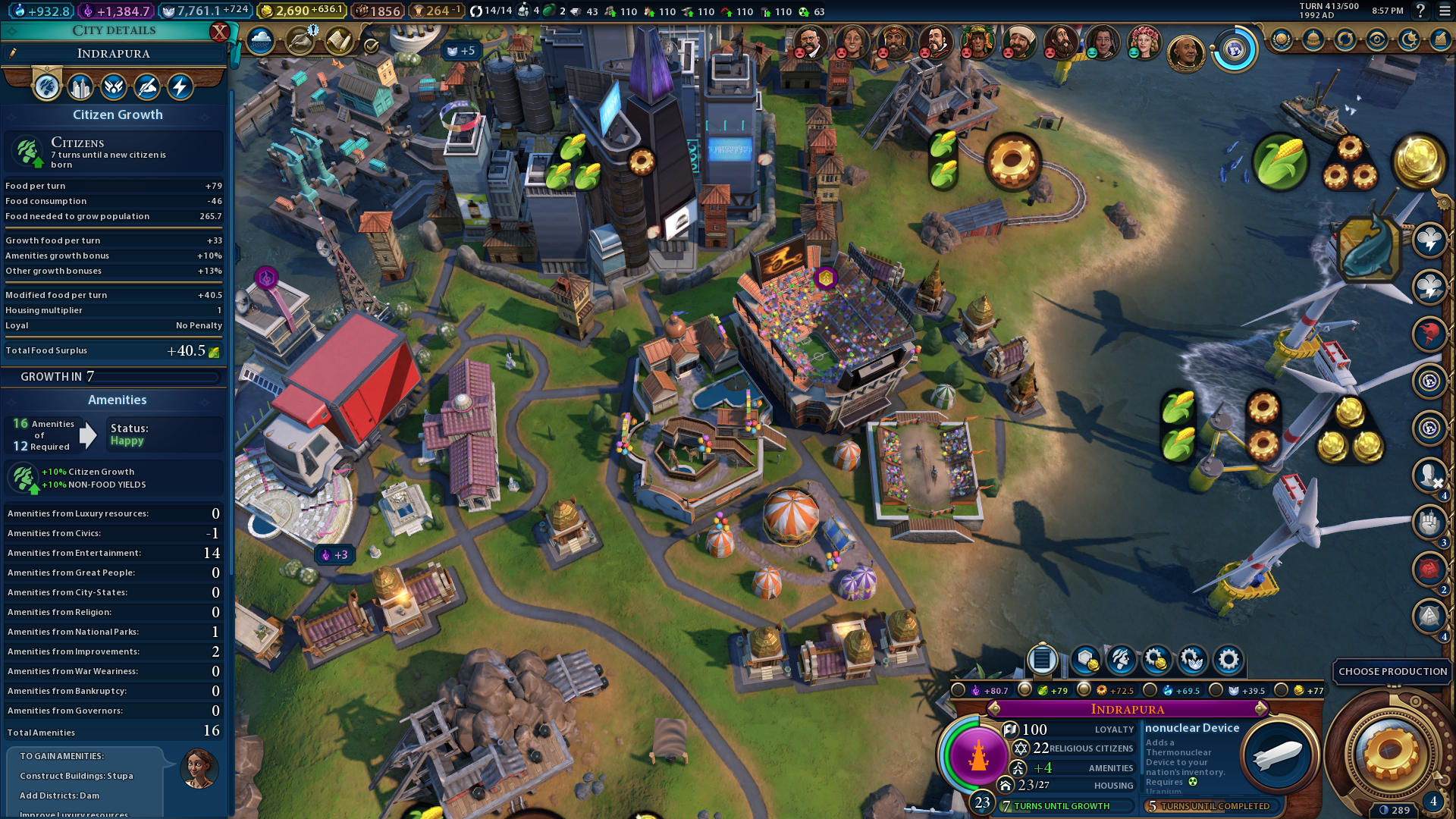
Task: Rename city using the pencil icon
Action: 13,53
